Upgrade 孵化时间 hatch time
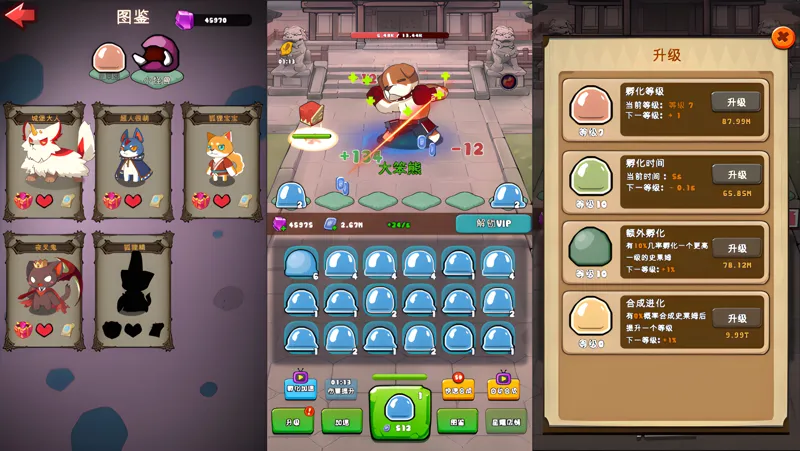The image size is (800, 451). click(736, 174)
